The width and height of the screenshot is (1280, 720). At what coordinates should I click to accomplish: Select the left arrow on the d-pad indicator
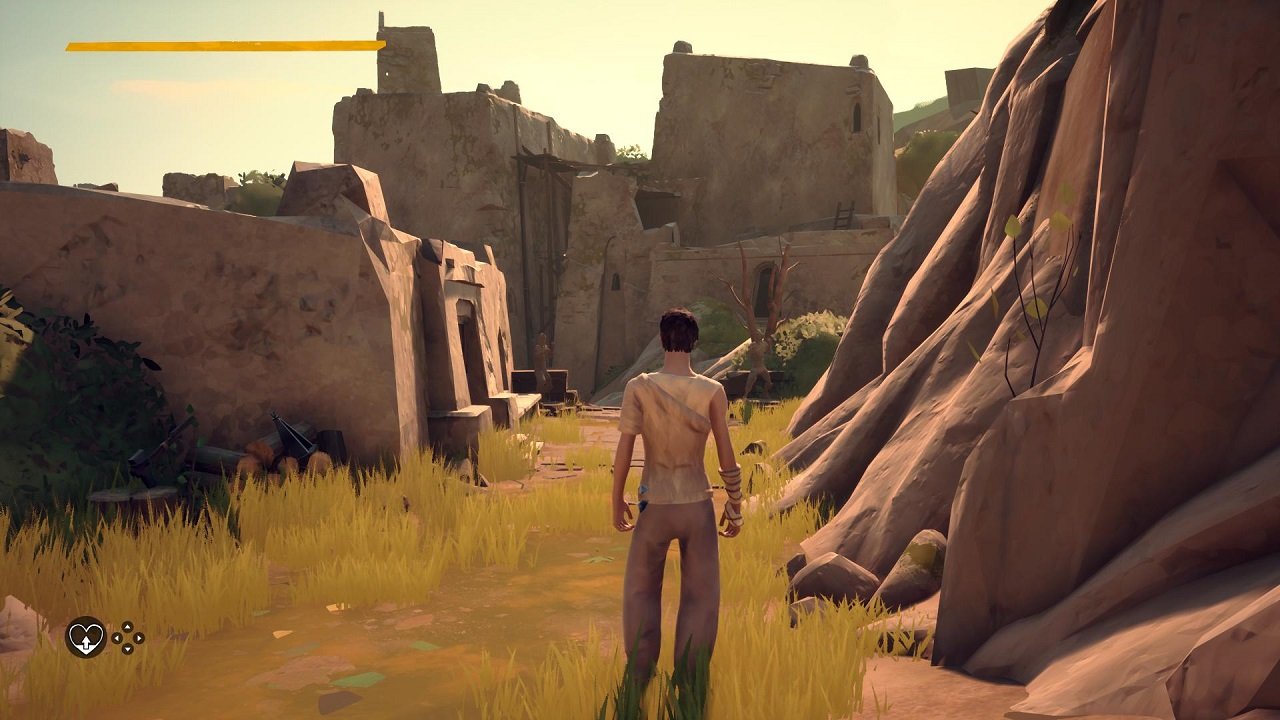click(115, 638)
